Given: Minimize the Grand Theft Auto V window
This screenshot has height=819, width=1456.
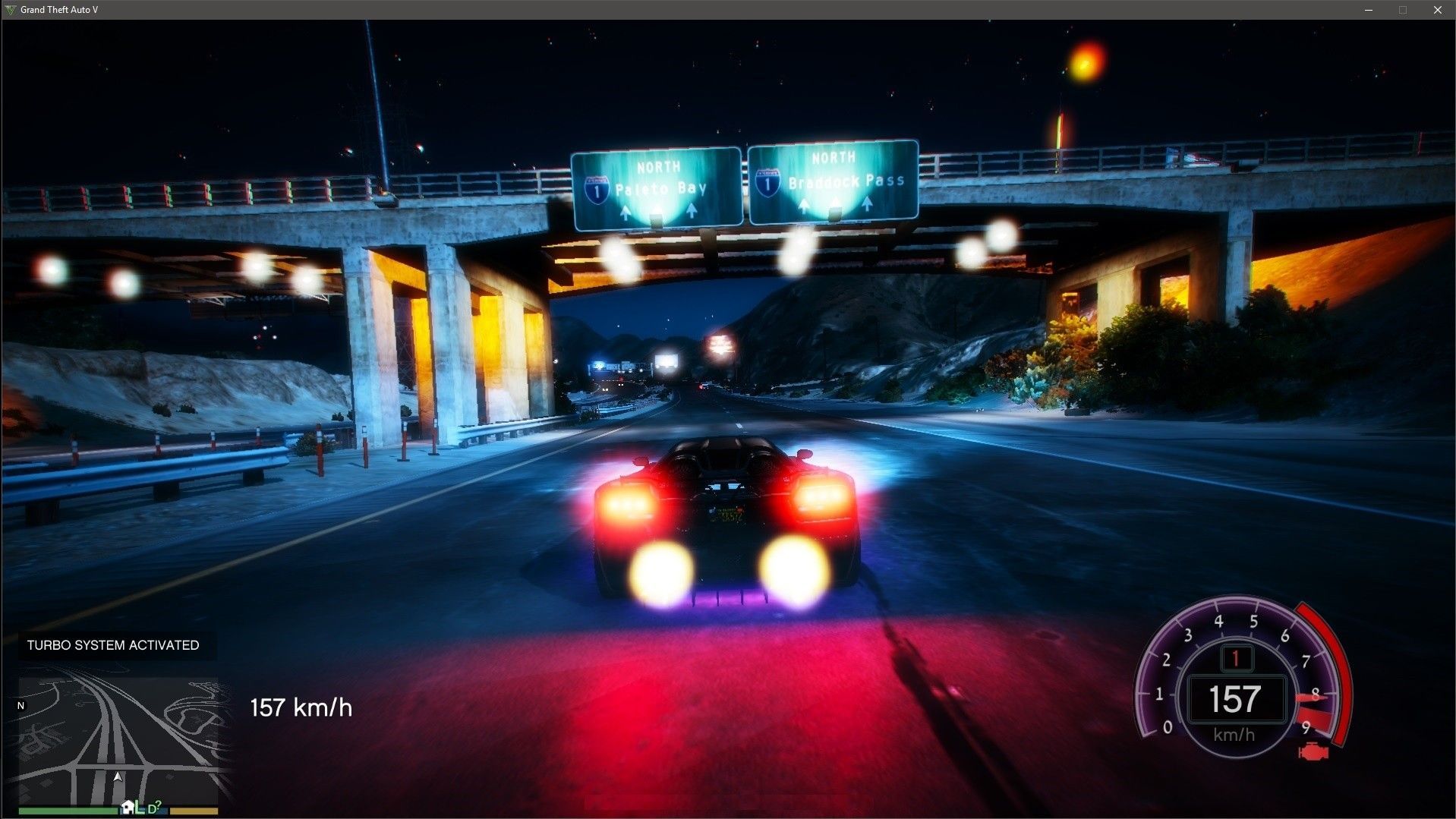Looking at the screenshot, I should pyautogui.click(x=1369, y=10).
